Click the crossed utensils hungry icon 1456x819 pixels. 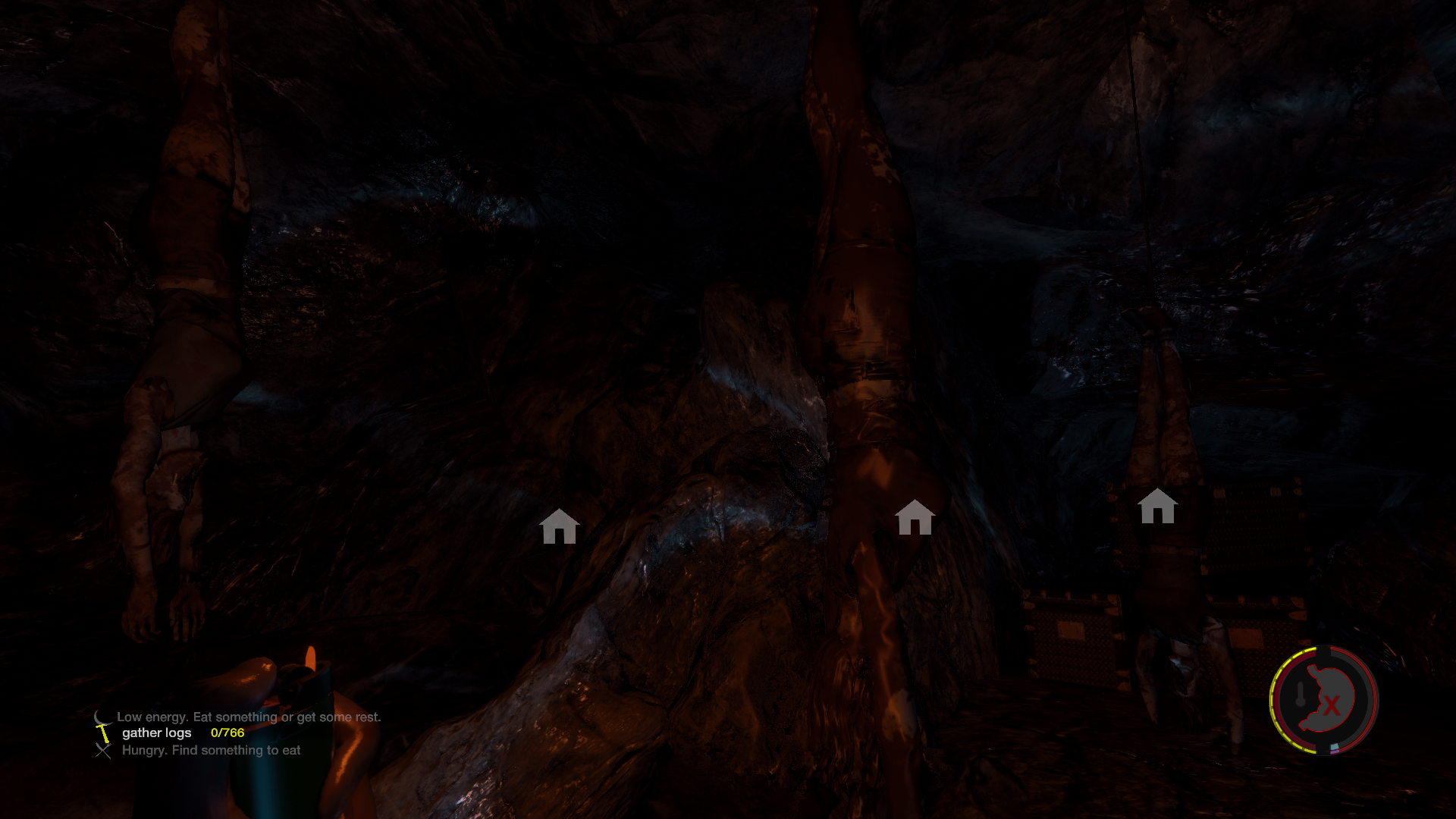pos(103,751)
